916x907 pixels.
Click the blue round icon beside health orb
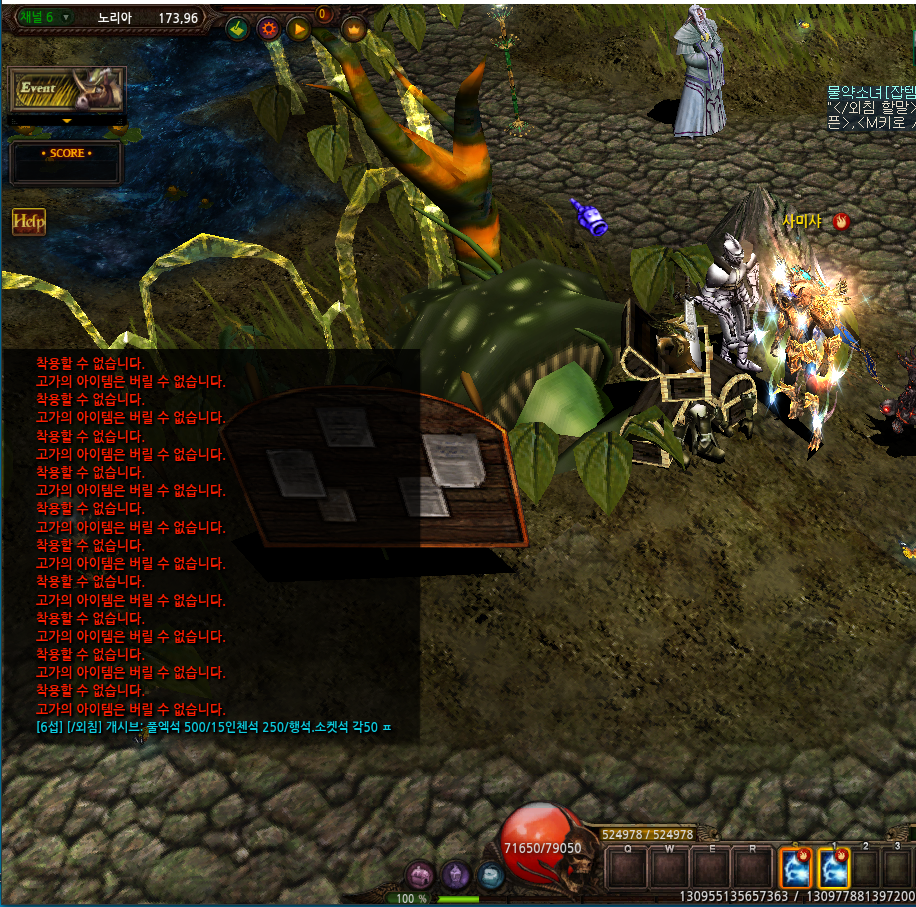pos(490,875)
